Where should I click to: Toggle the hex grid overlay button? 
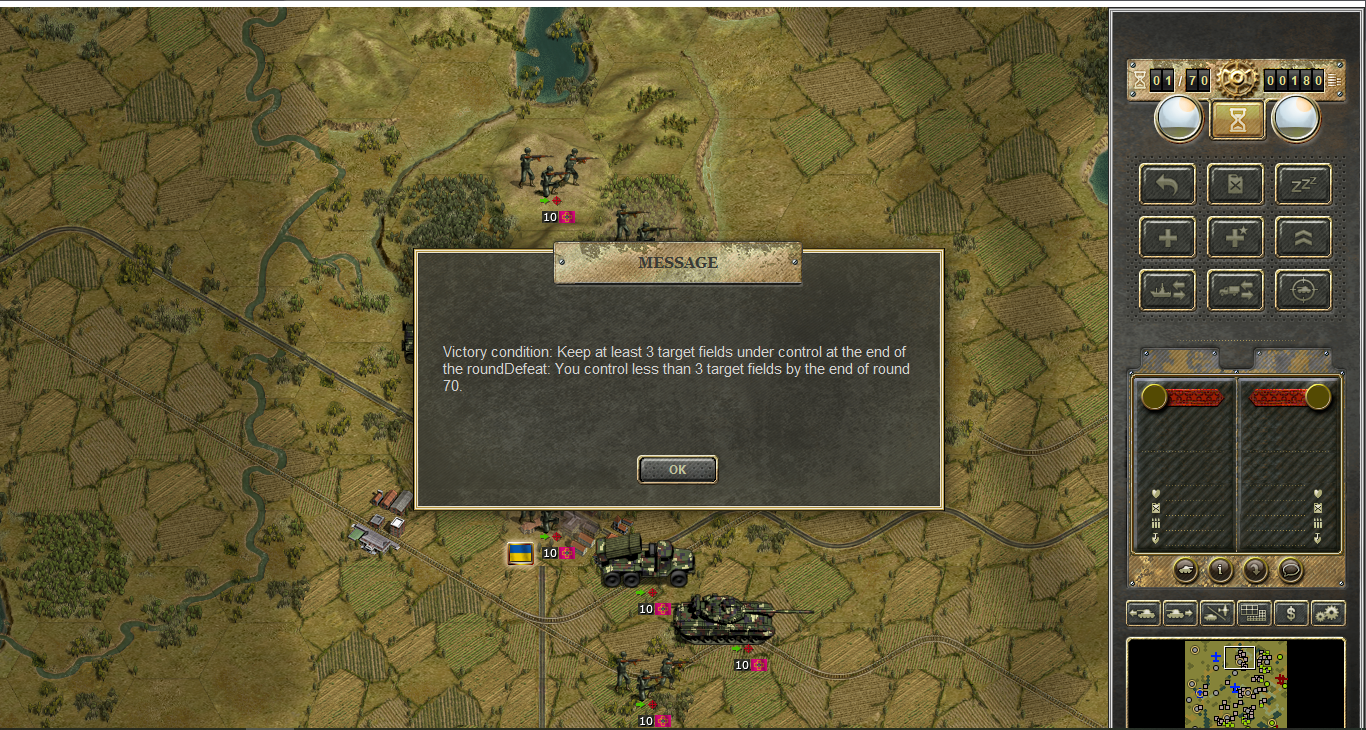pos(1254,613)
